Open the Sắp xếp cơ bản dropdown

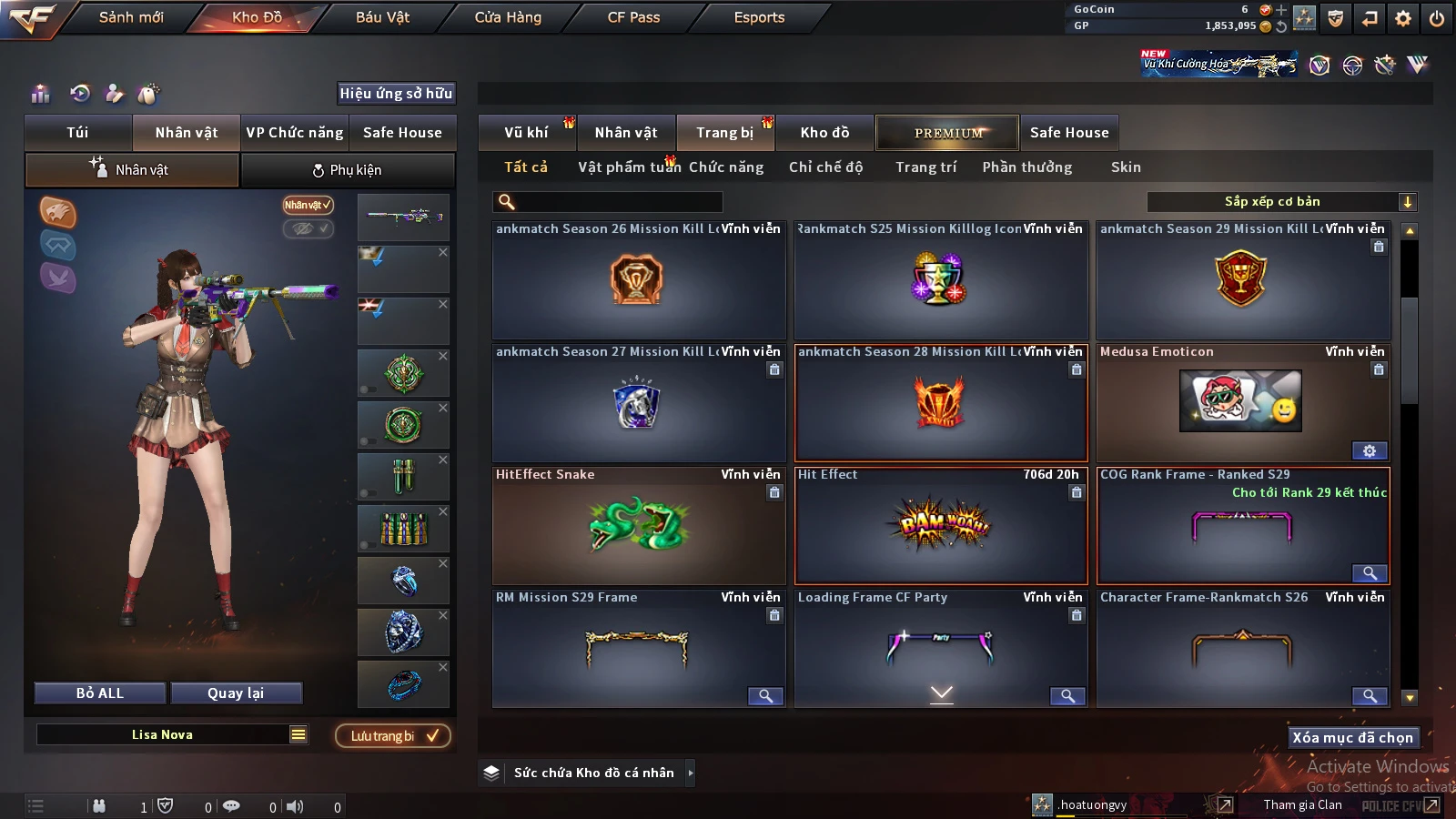point(1281,202)
